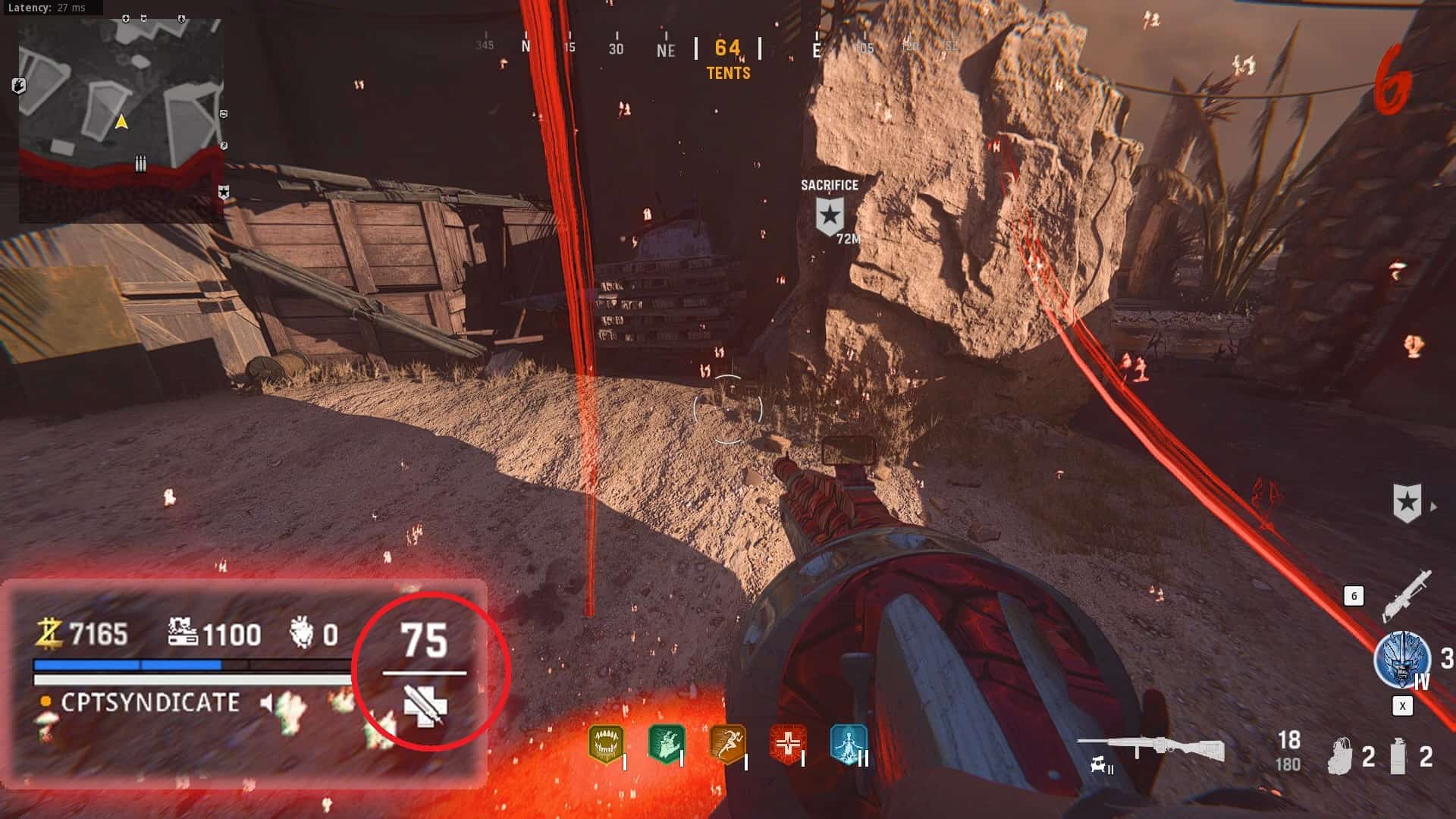Select the equipped rifle weapon icon
This screenshot has width=1456, height=819.
tap(1150, 748)
